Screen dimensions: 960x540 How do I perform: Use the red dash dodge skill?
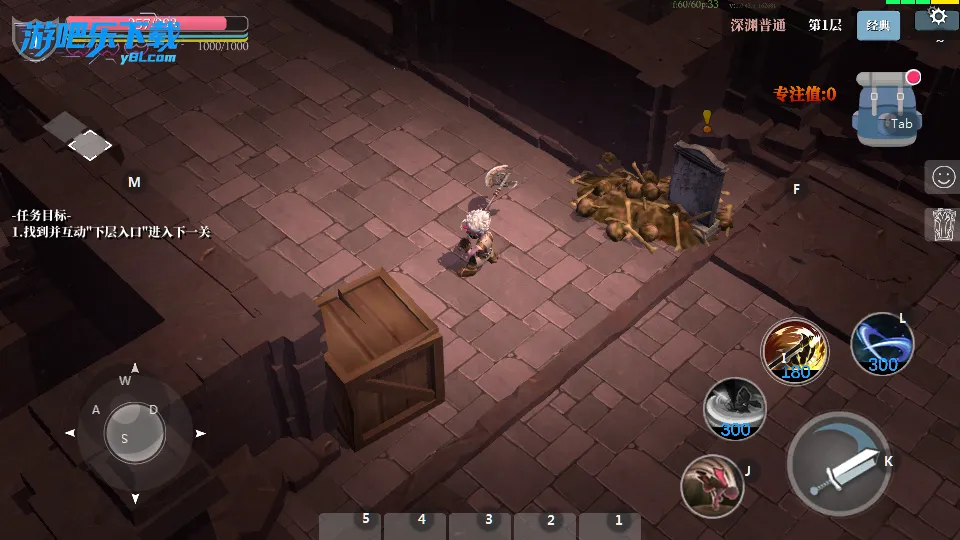711,485
